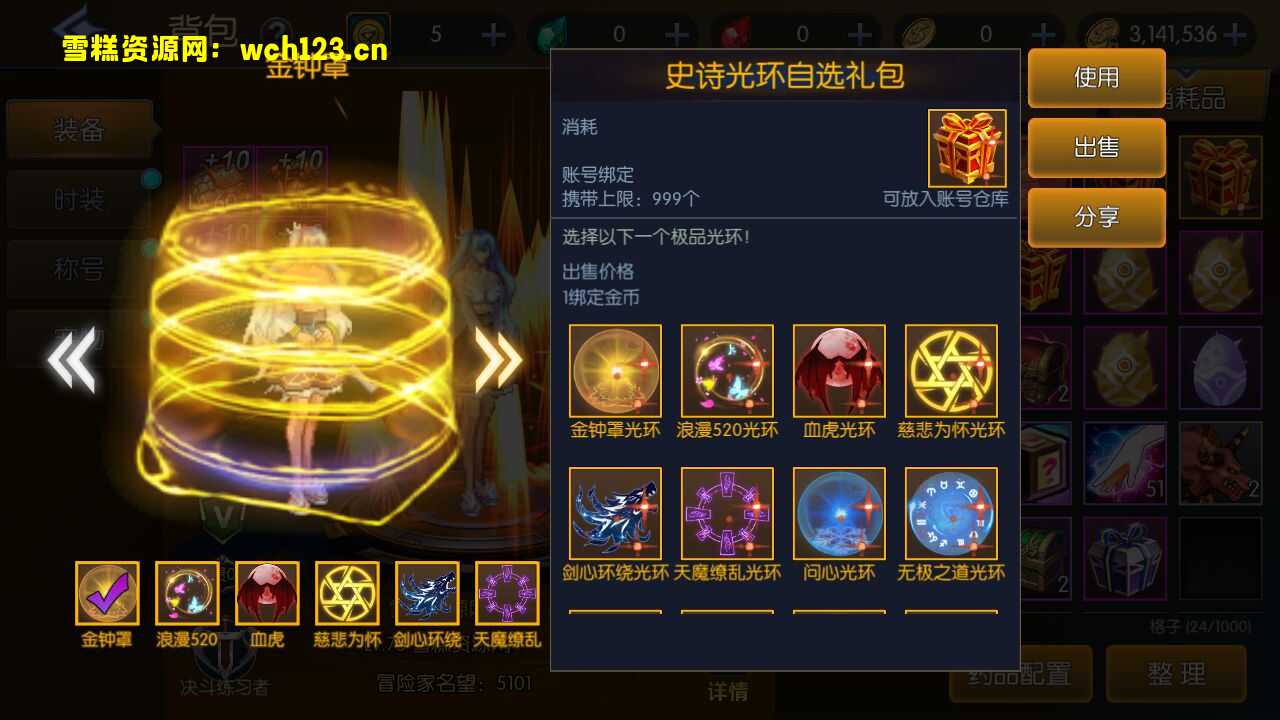Open the 详情 details link
Image resolution: width=1280 pixels, height=720 pixels.
click(x=727, y=692)
